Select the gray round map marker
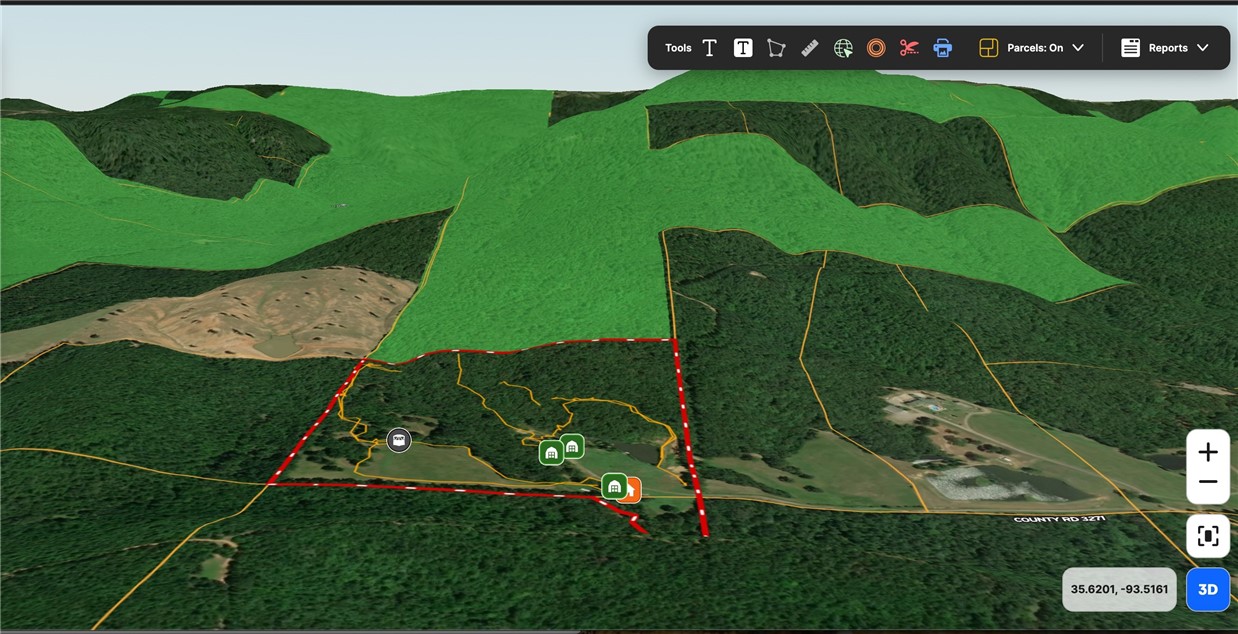1238x634 pixels. (399, 440)
